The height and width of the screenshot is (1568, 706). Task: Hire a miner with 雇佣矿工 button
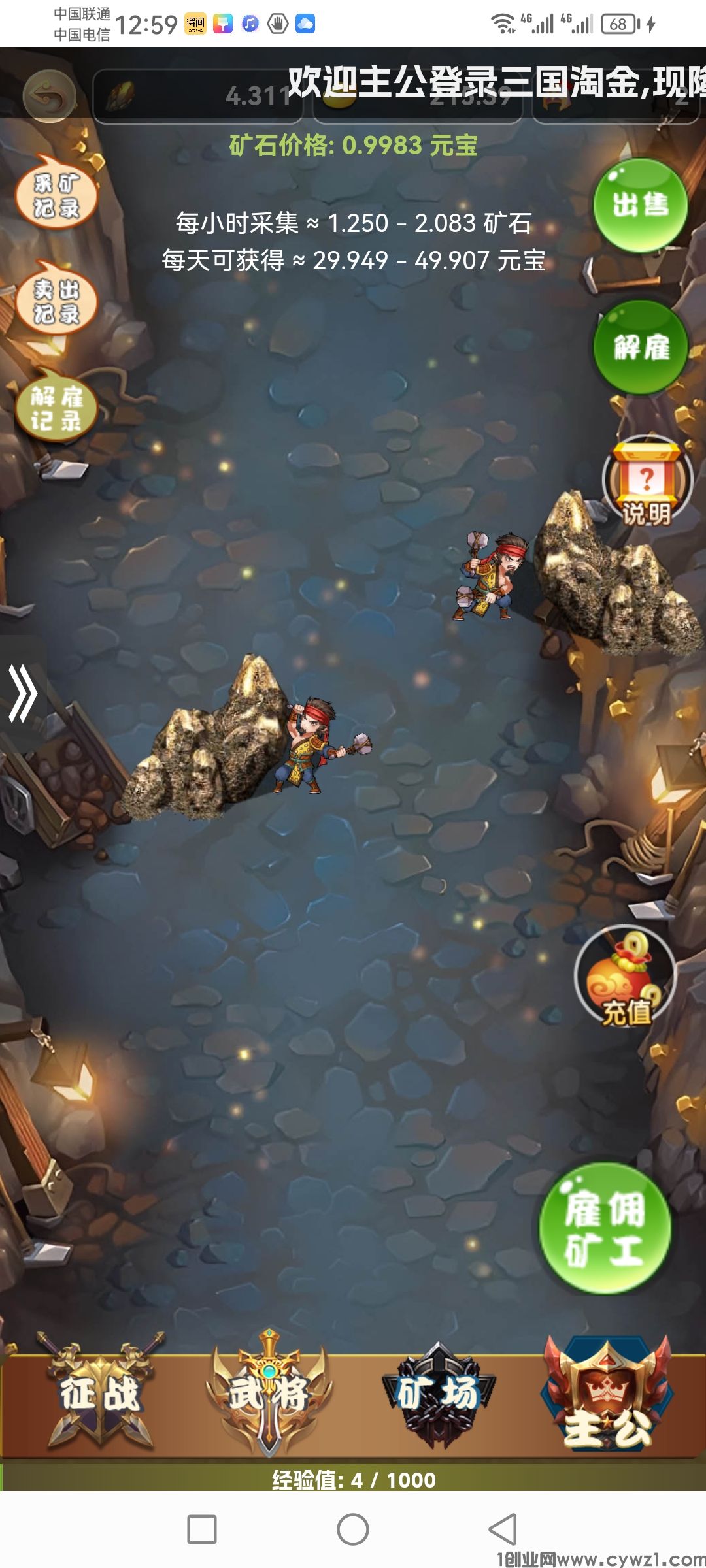pyautogui.click(x=605, y=1228)
